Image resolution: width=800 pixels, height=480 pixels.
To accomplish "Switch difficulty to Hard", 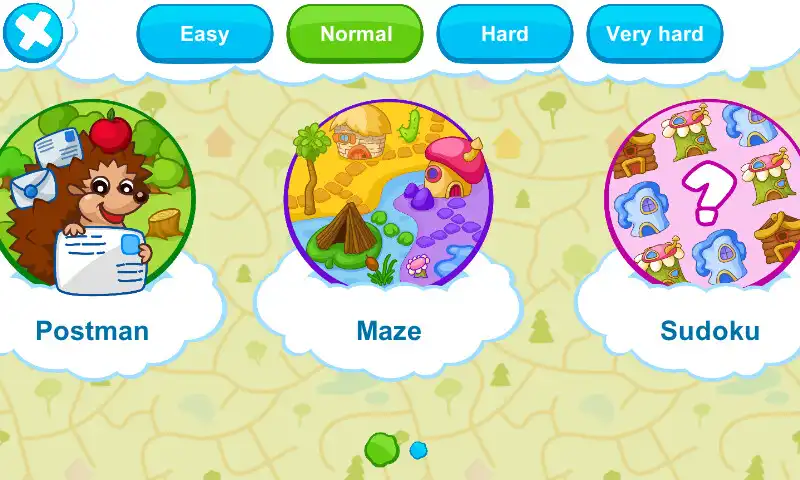I will pos(505,34).
